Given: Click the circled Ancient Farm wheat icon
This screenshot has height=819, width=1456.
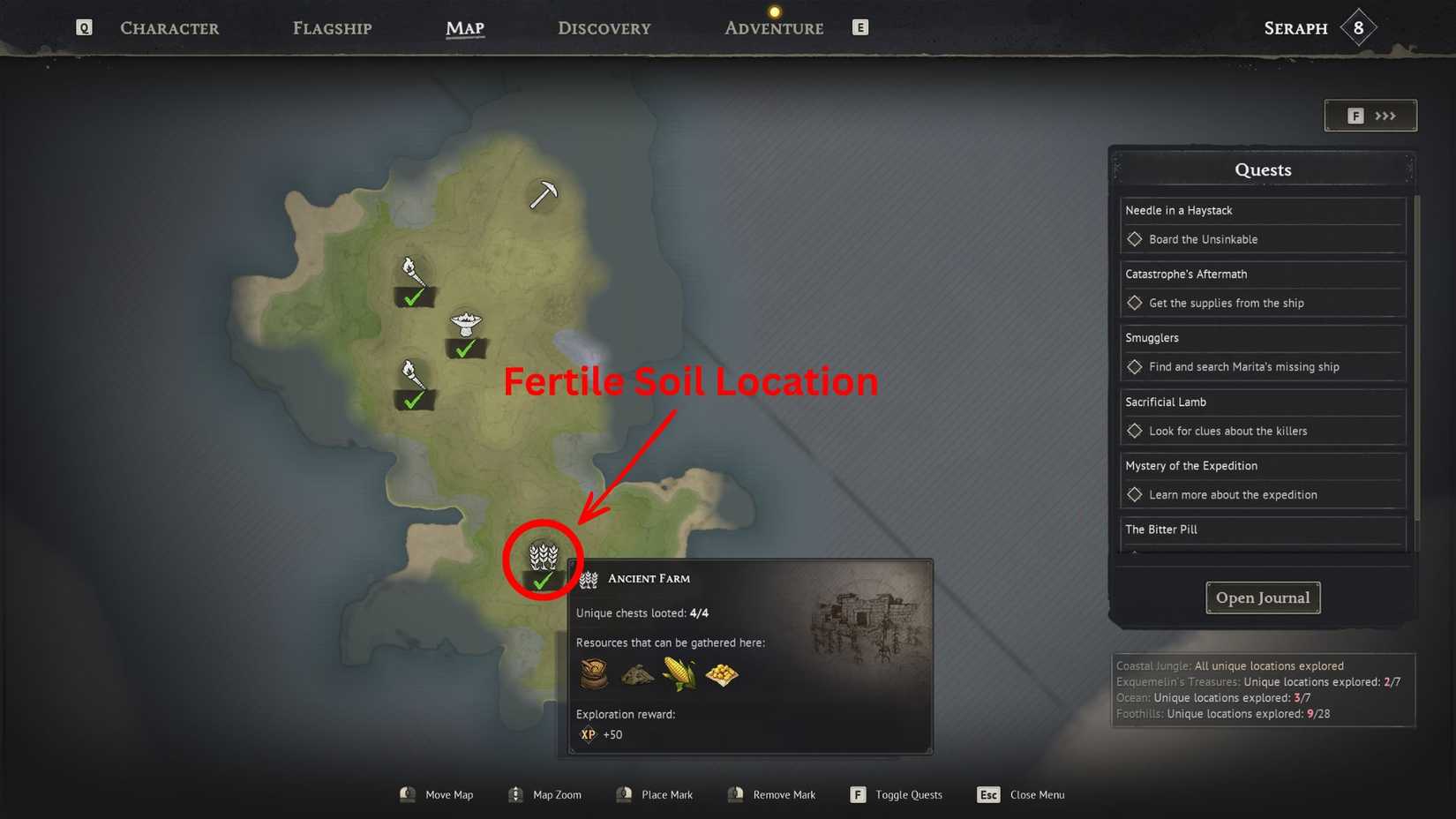Looking at the screenshot, I should point(543,554).
